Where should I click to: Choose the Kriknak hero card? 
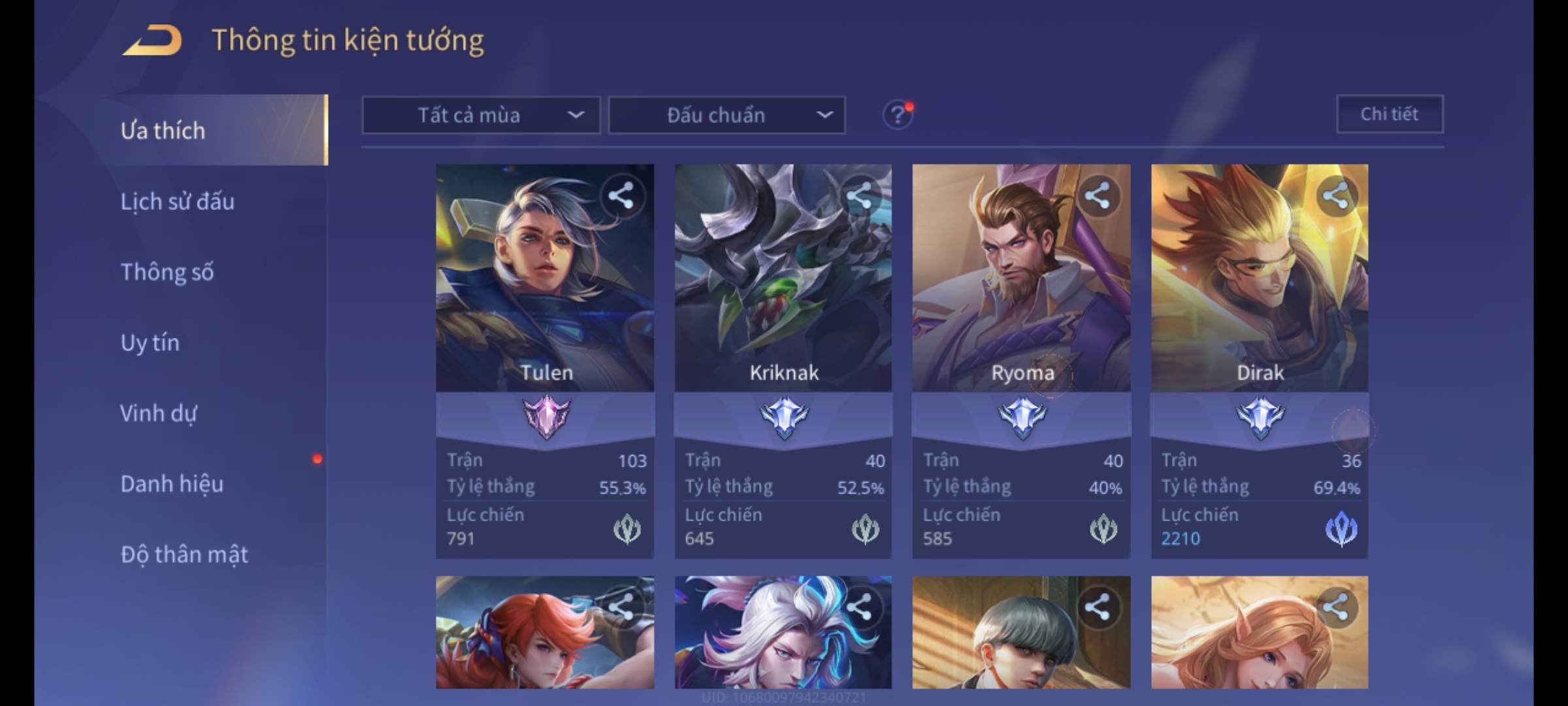(x=783, y=294)
